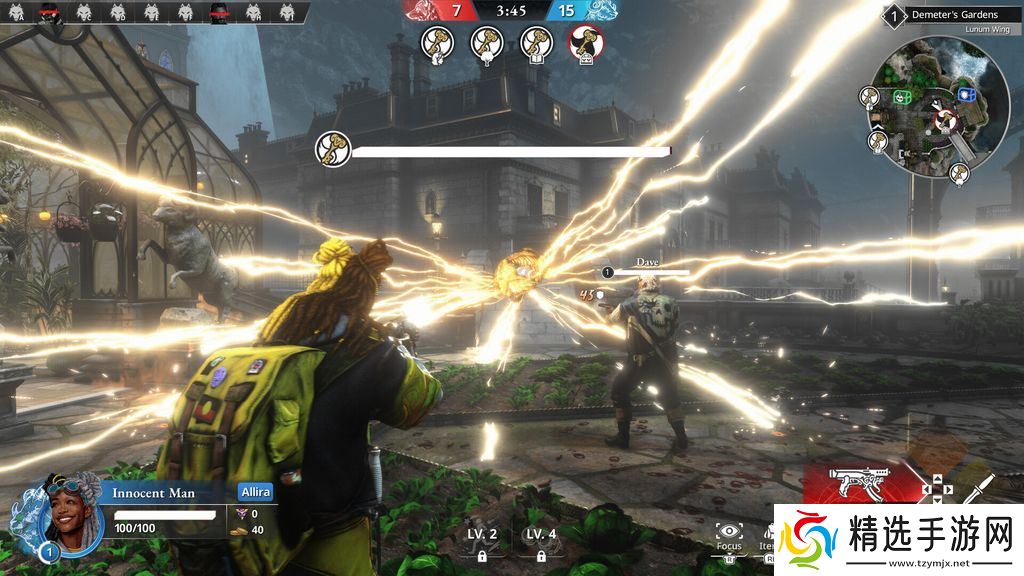The image size is (1024, 576).
Task: Click the blue team score emblem
Action: (599, 11)
